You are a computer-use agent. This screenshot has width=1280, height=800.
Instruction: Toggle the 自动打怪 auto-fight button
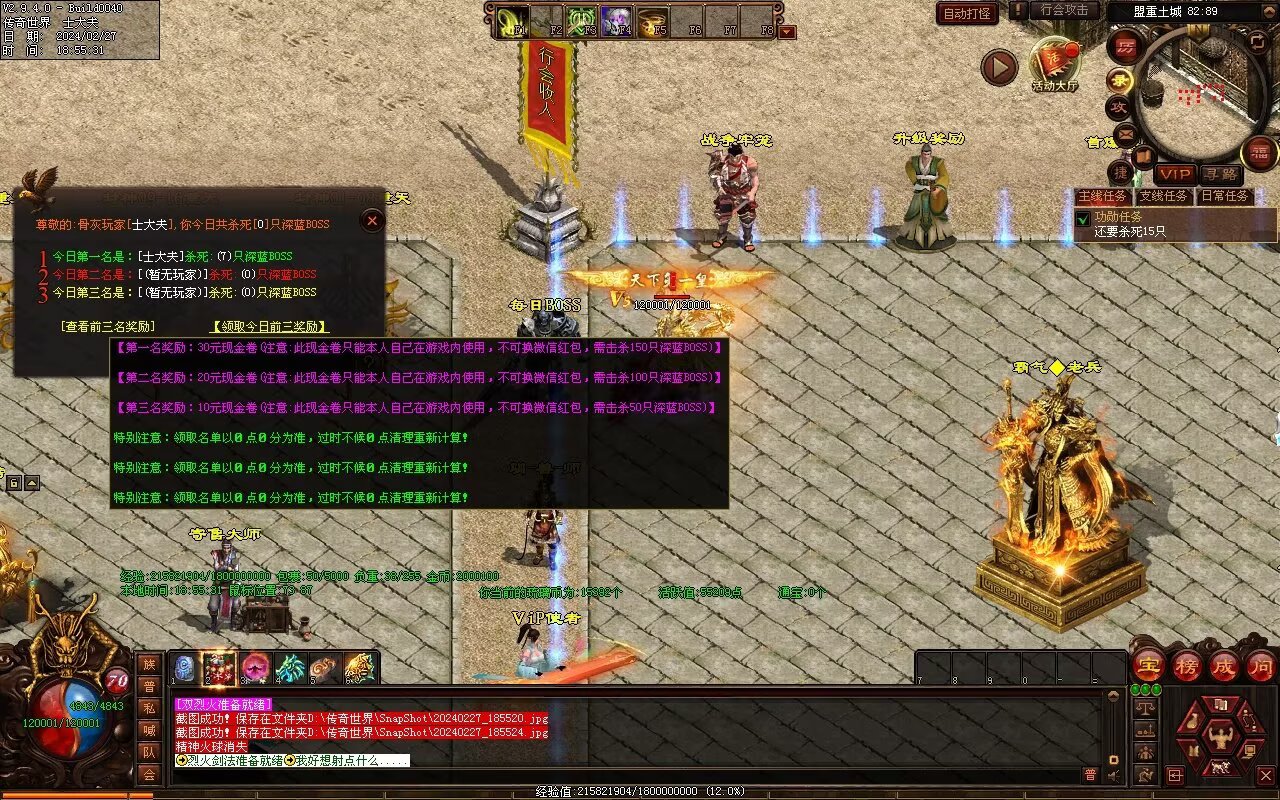[x=967, y=13]
